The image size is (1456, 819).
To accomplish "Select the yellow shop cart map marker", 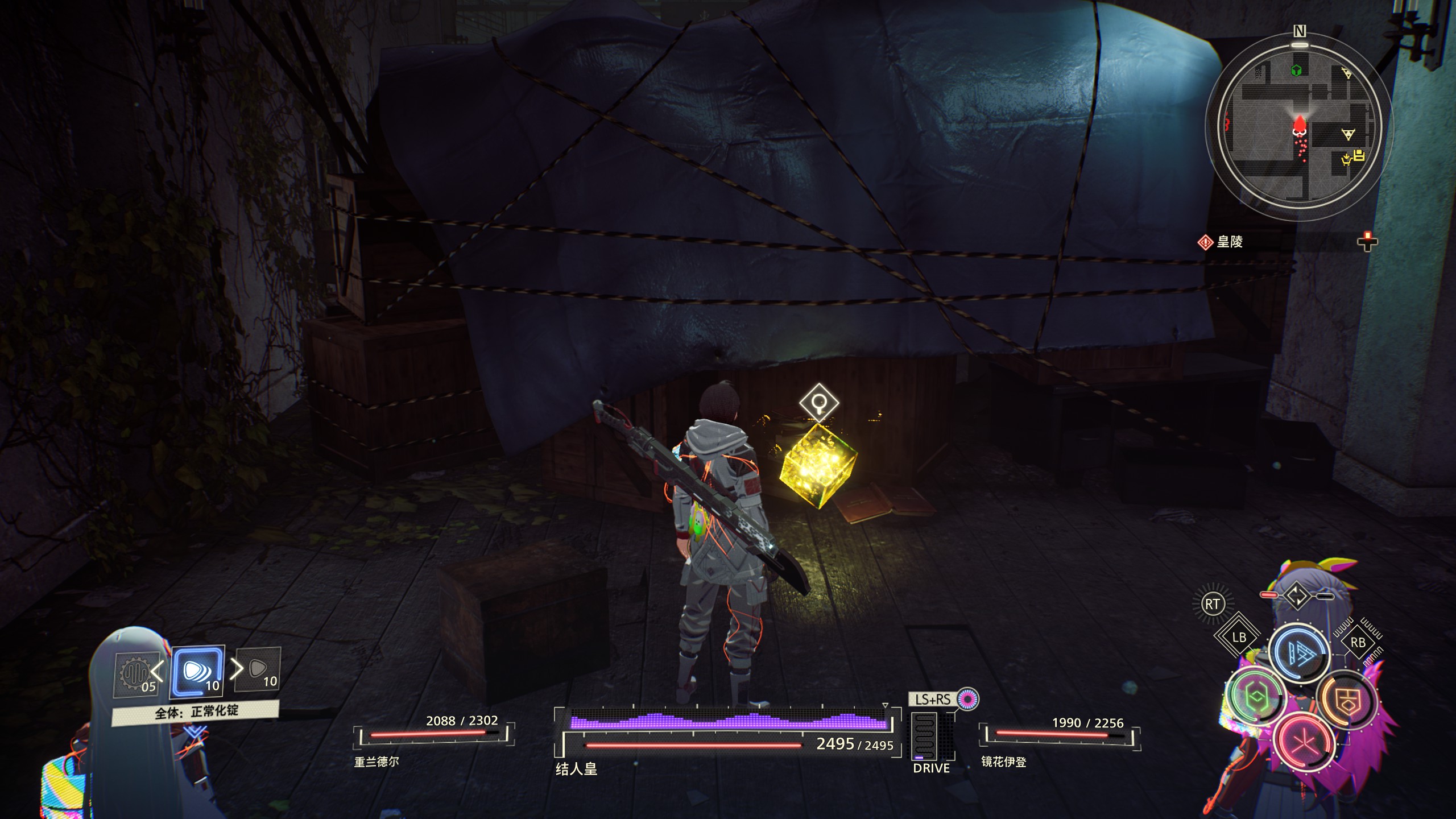I will point(1346,160).
